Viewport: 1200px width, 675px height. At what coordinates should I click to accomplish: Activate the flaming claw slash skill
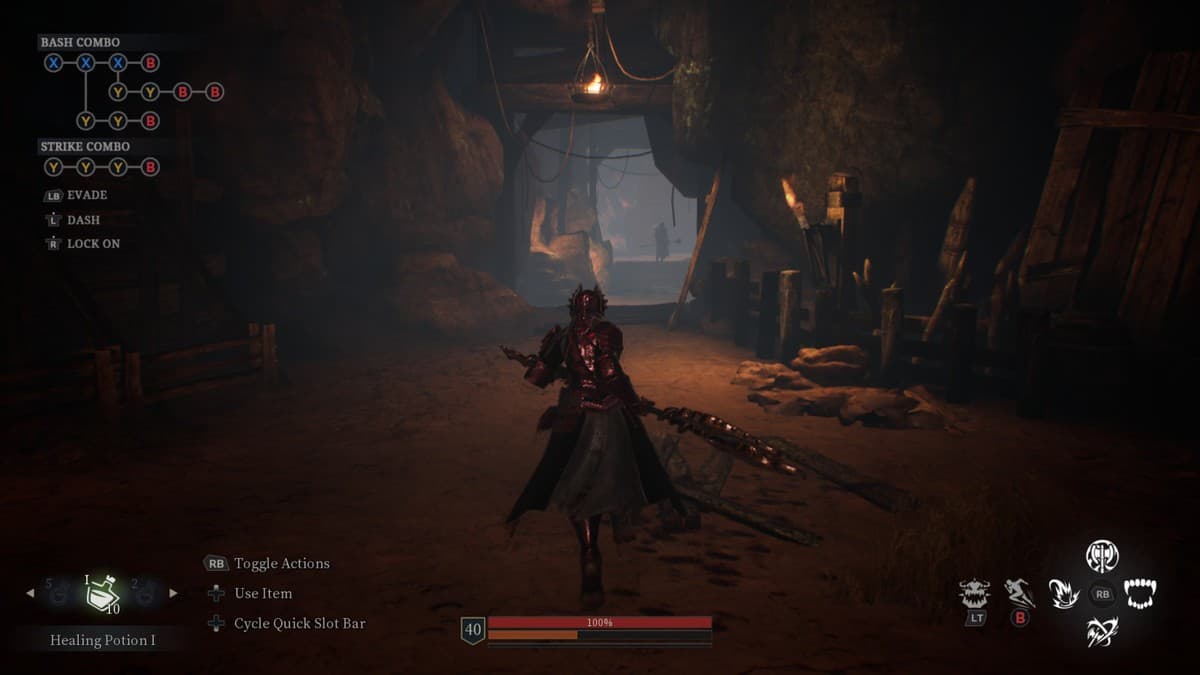[x=1063, y=594]
